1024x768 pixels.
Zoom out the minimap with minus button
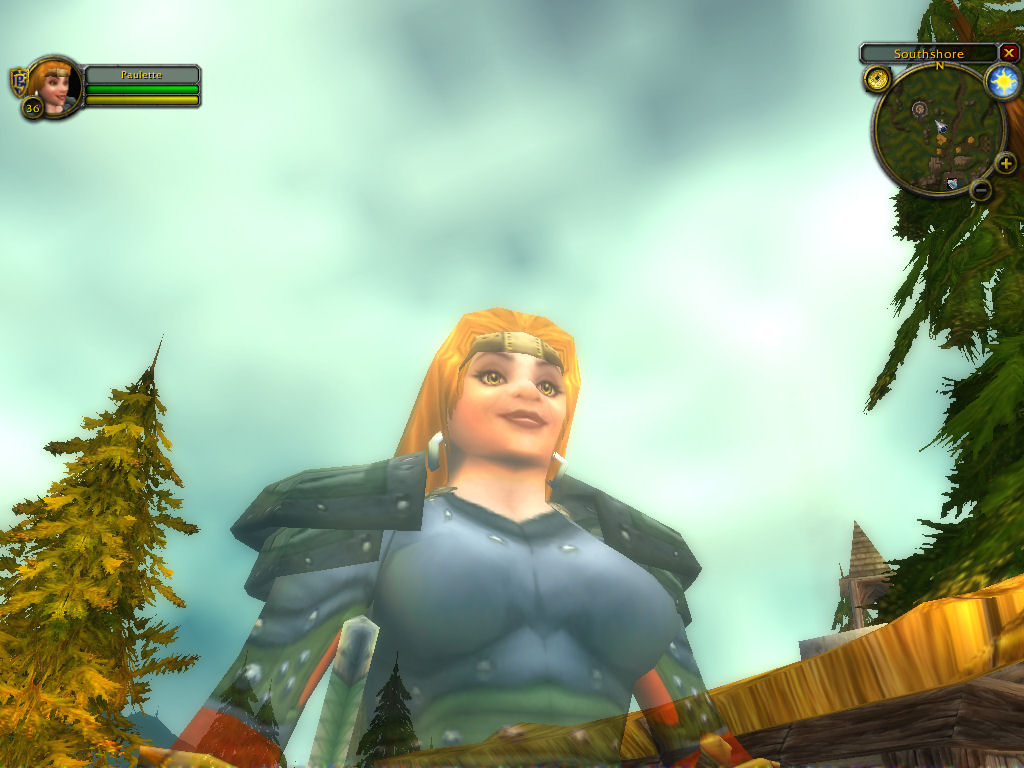coord(981,189)
